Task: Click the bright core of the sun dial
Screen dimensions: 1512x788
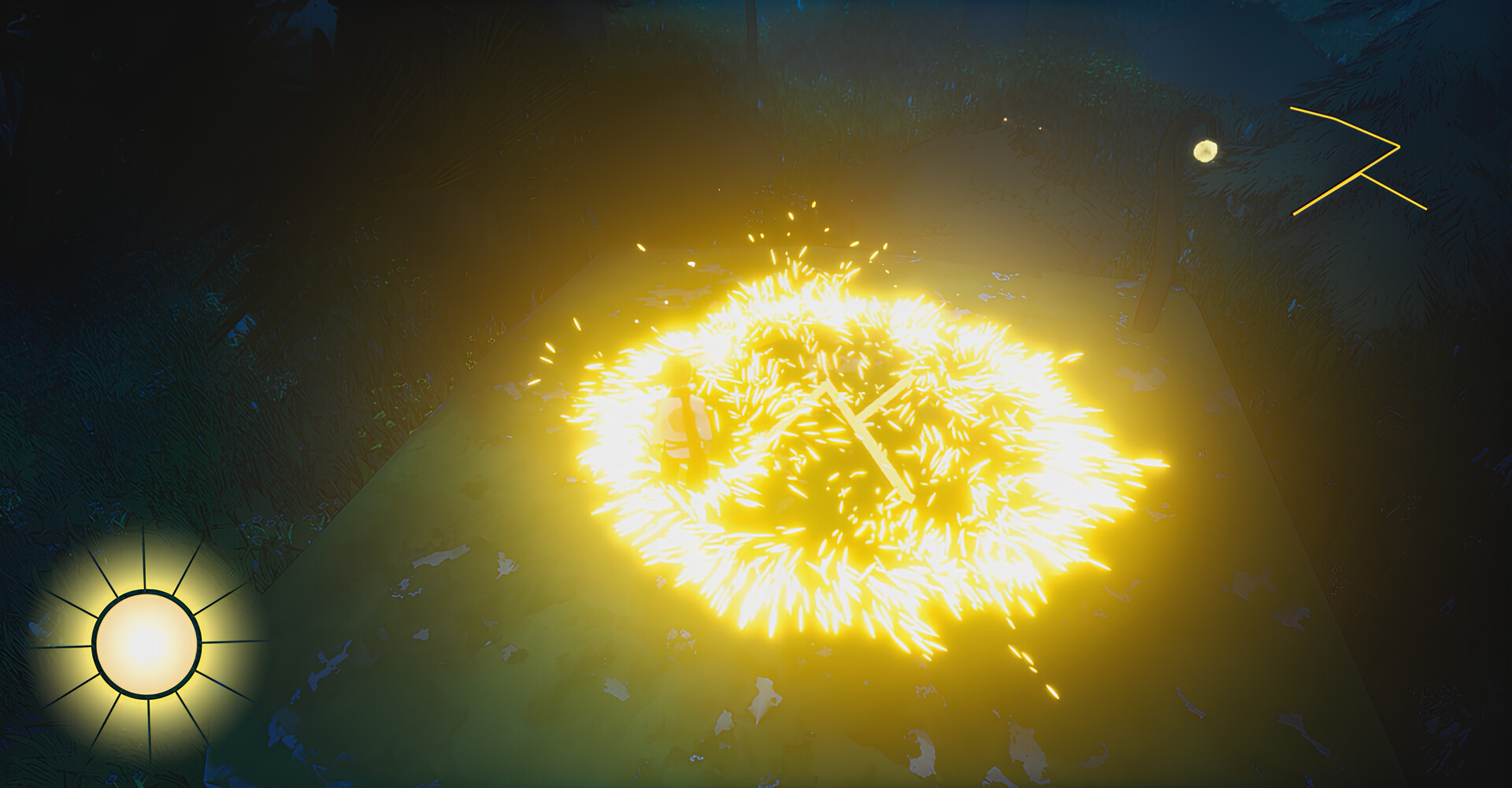Action: [x=146, y=642]
